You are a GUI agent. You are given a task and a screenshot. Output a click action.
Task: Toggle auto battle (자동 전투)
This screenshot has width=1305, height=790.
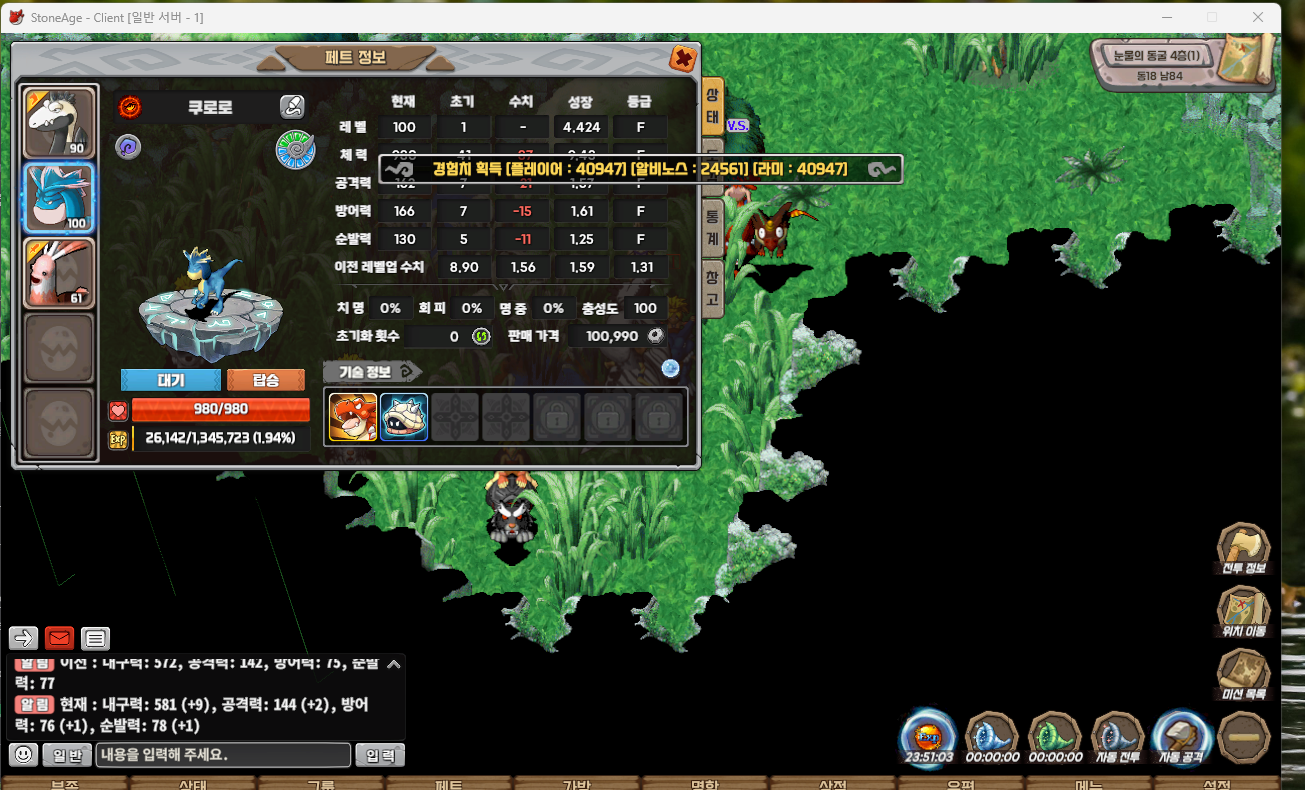click(x=1118, y=738)
